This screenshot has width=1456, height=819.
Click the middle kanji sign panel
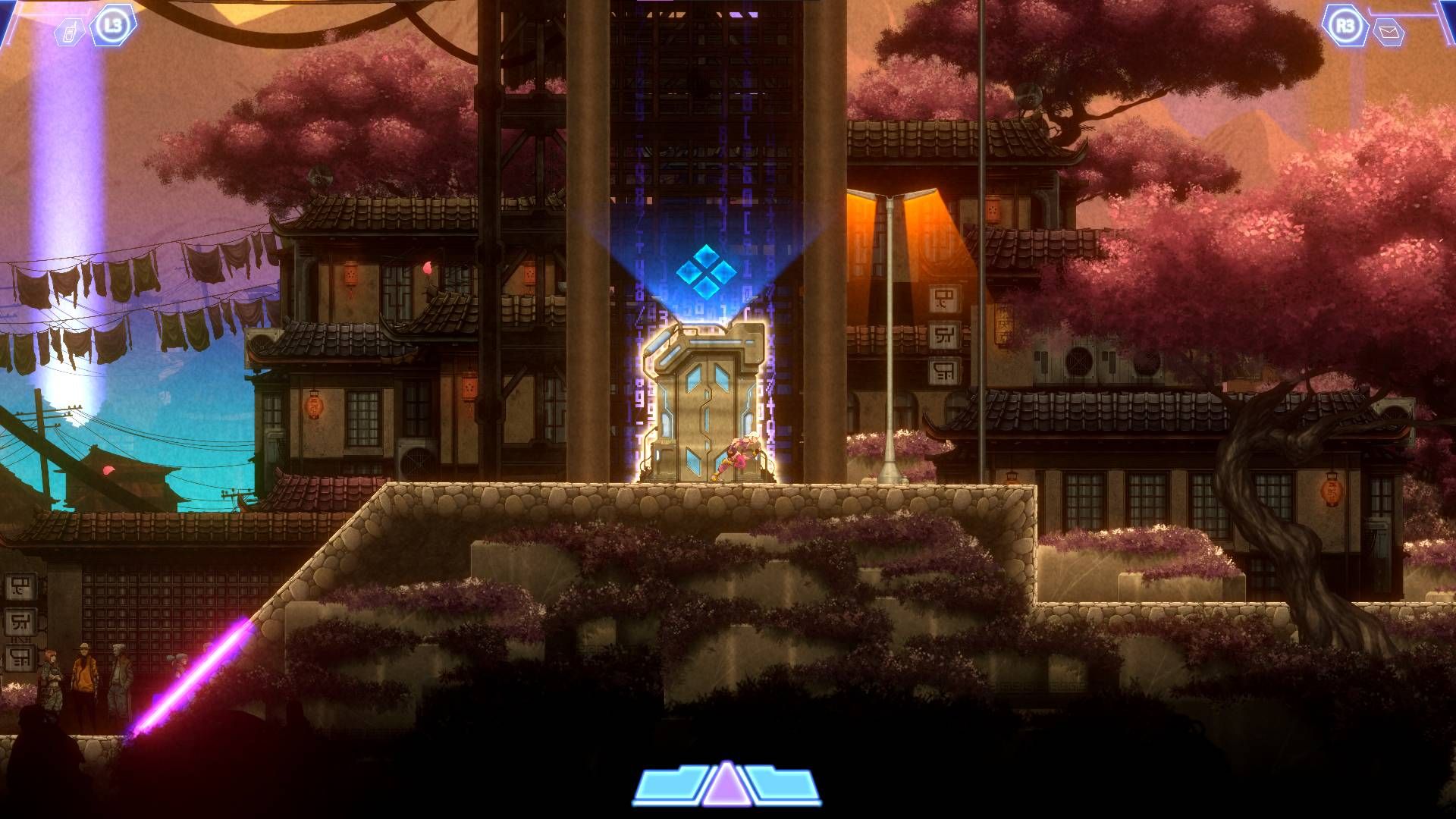[944, 336]
